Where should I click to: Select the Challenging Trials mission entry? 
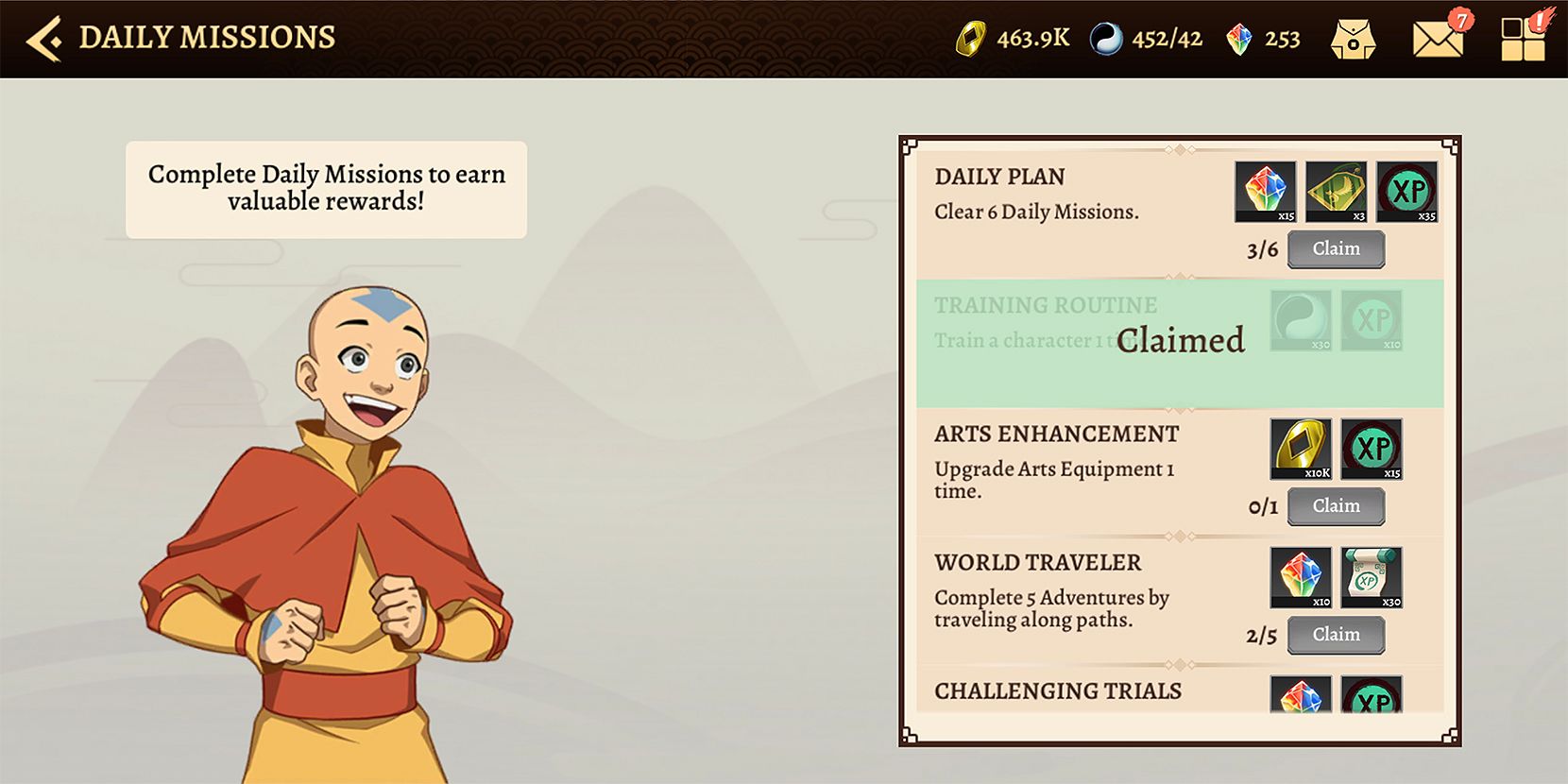(1055, 690)
